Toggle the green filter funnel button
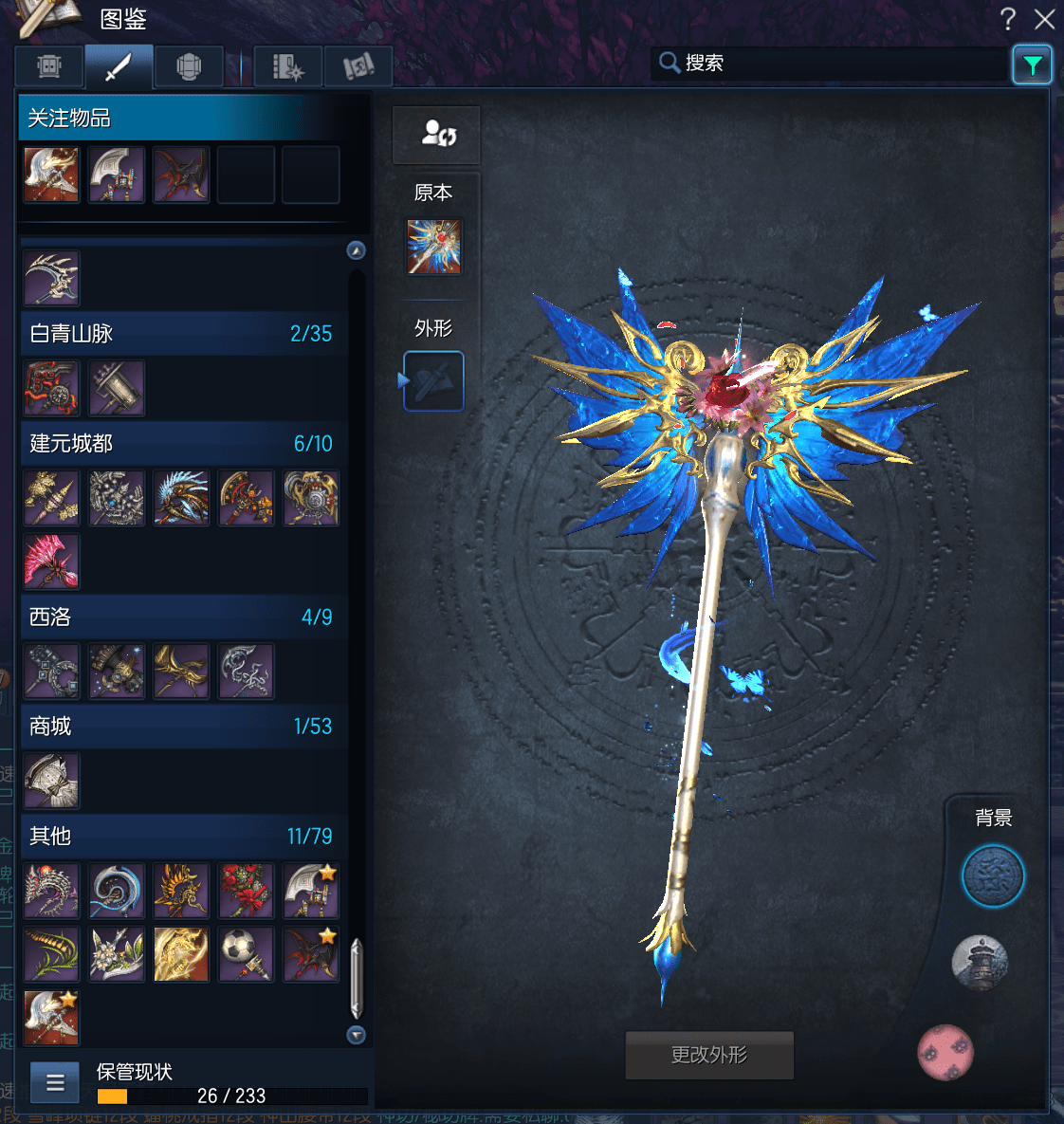 (1032, 64)
